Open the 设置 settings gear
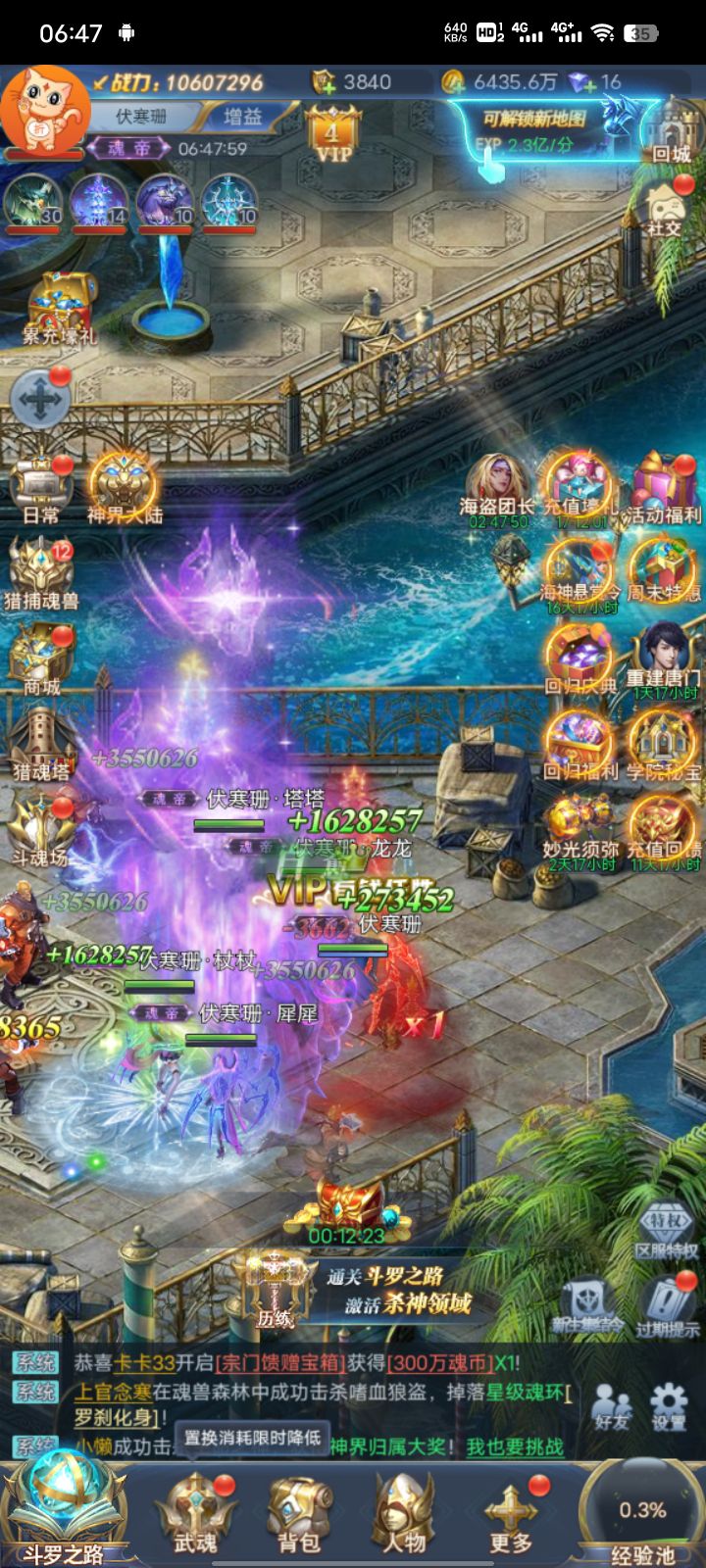706x1568 pixels. tap(669, 1404)
